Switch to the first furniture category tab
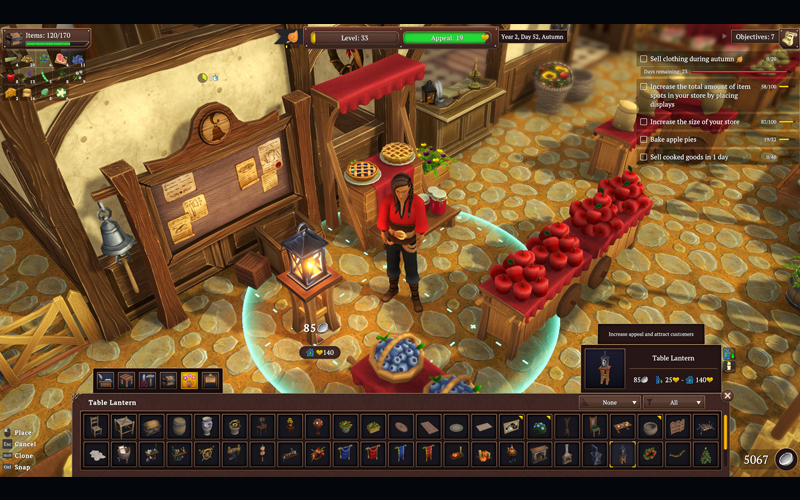This screenshot has width=800, height=500. click(105, 380)
